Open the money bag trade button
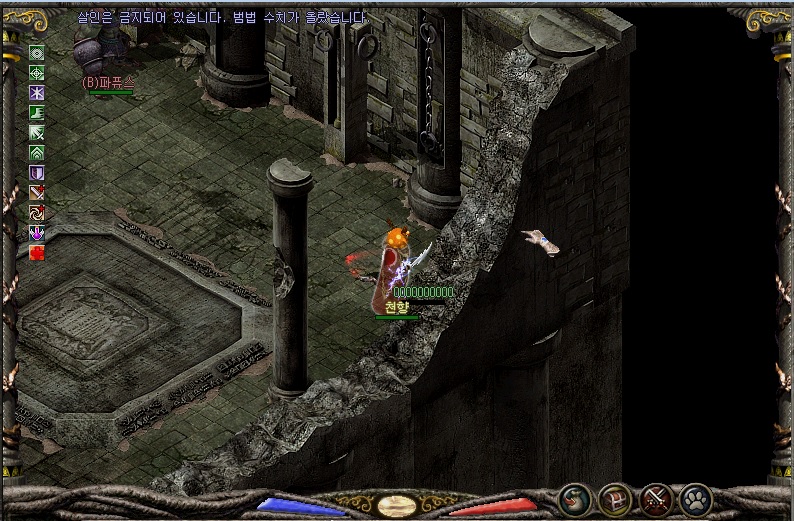 point(575,497)
